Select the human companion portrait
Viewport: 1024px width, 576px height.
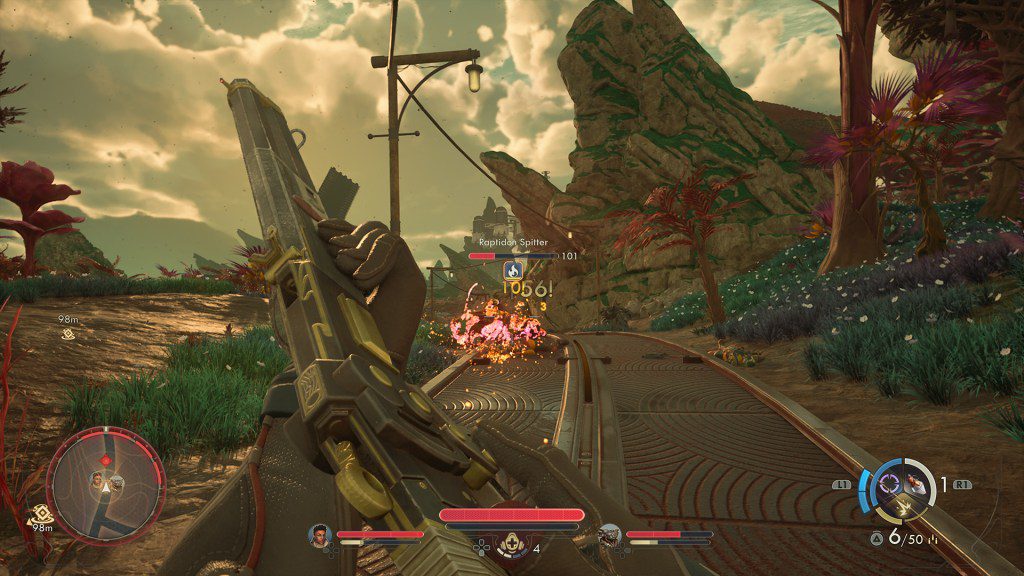pos(320,536)
